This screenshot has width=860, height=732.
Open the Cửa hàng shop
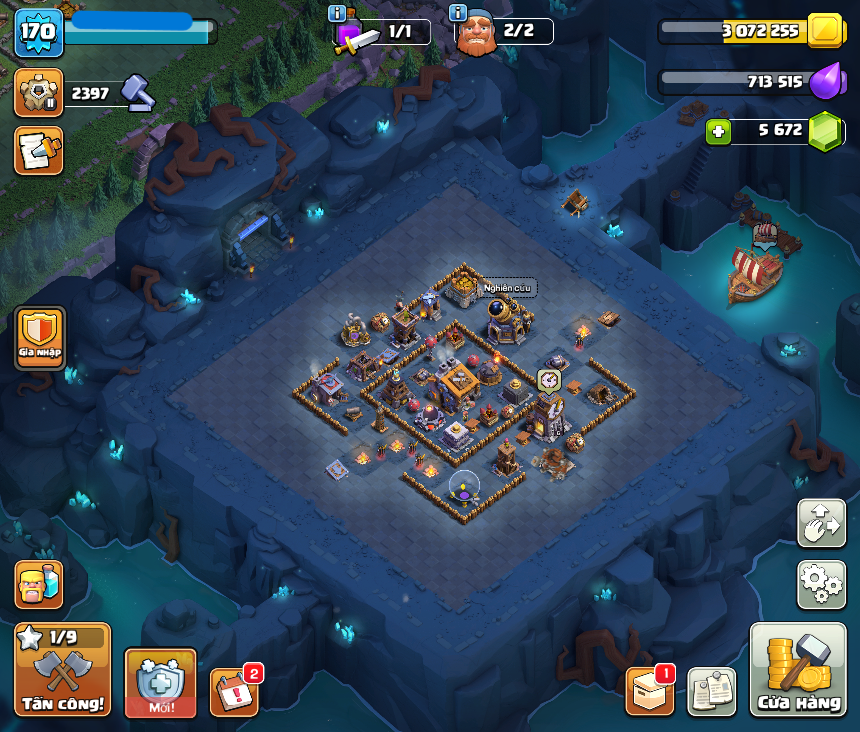click(798, 669)
